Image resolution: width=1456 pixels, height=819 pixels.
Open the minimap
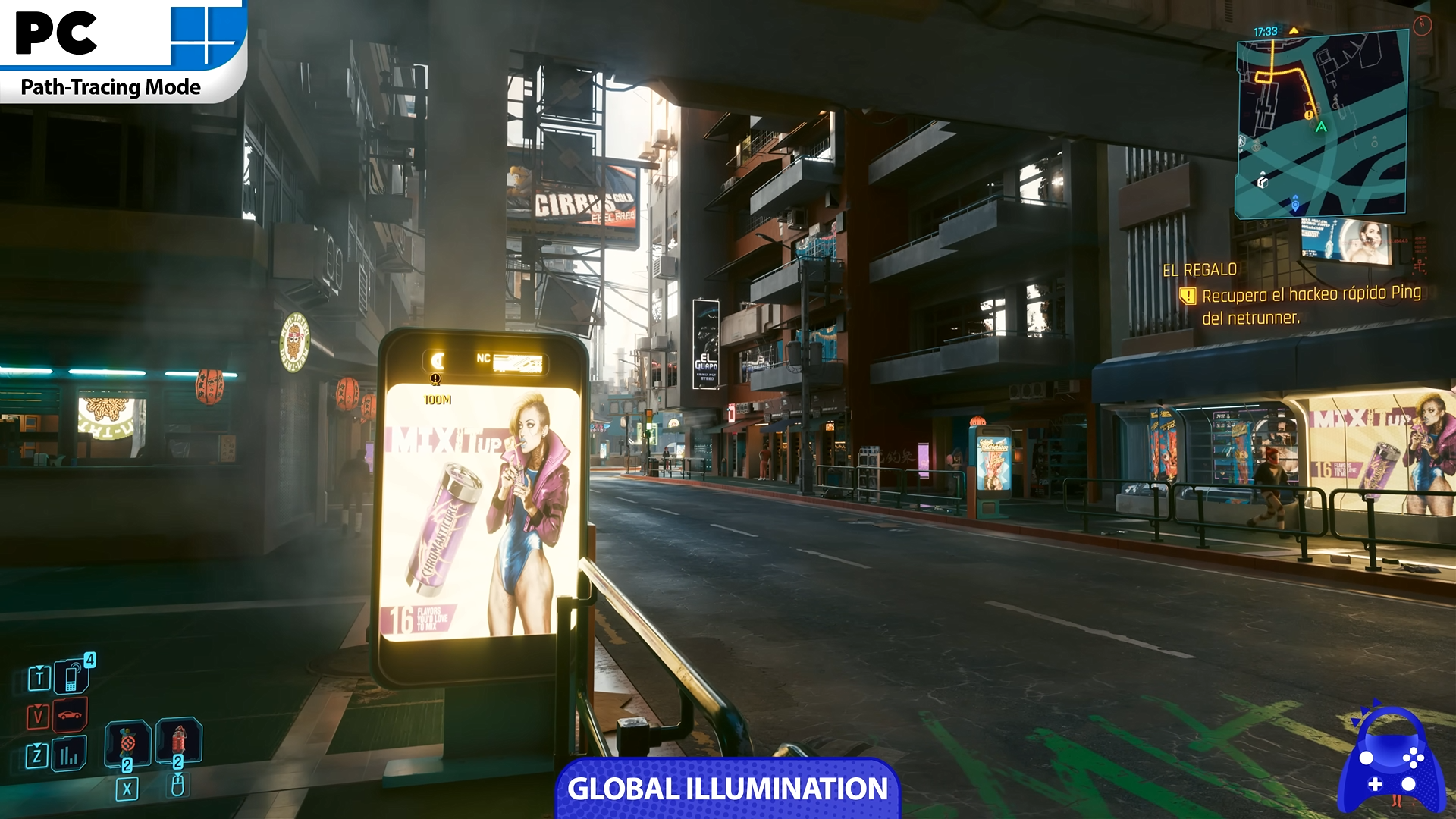(1322, 125)
